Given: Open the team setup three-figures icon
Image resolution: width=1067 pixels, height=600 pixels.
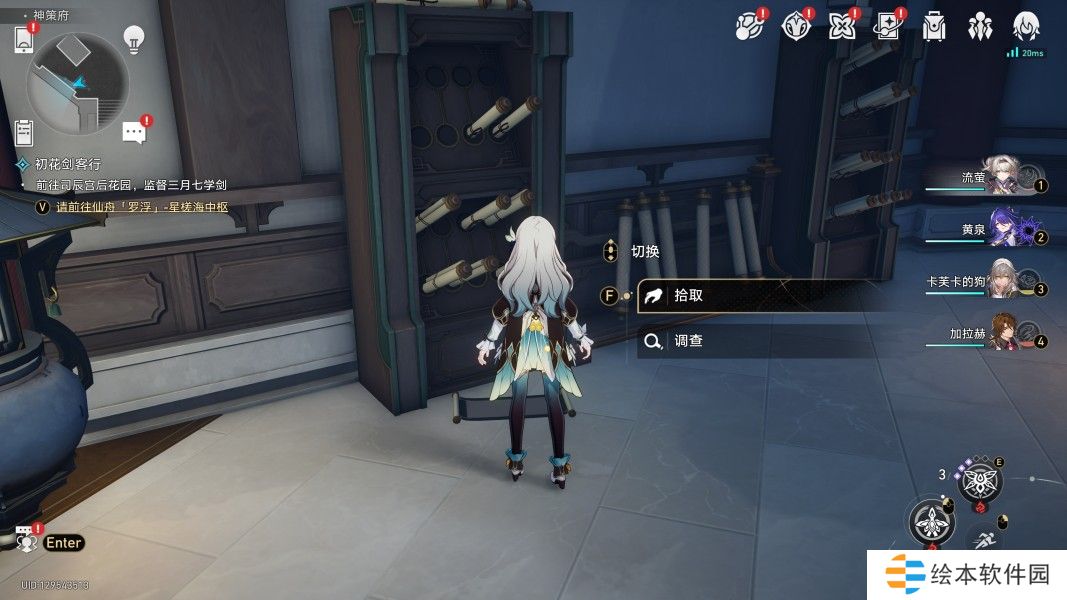Looking at the screenshot, I should (980, 27).
